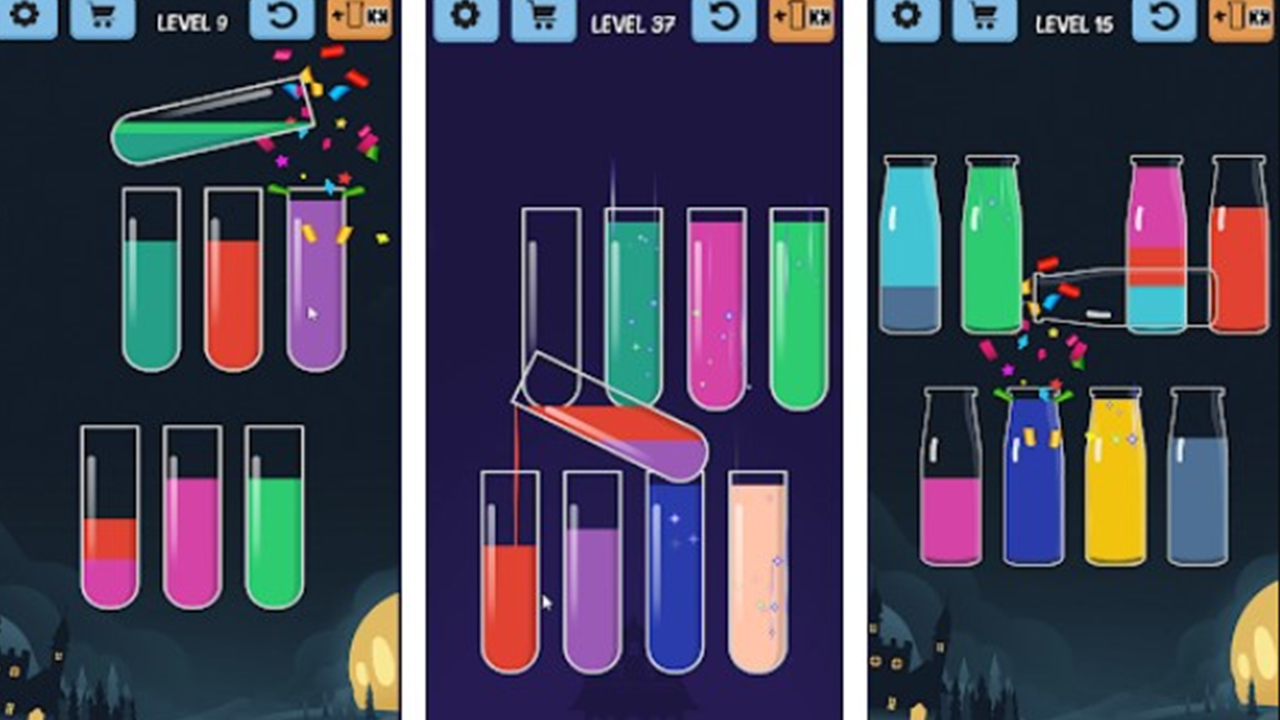This screenshot has width=1280, height=720.
Task: Restart Level 15 with the undo arrow icon
Action: 1166,20
